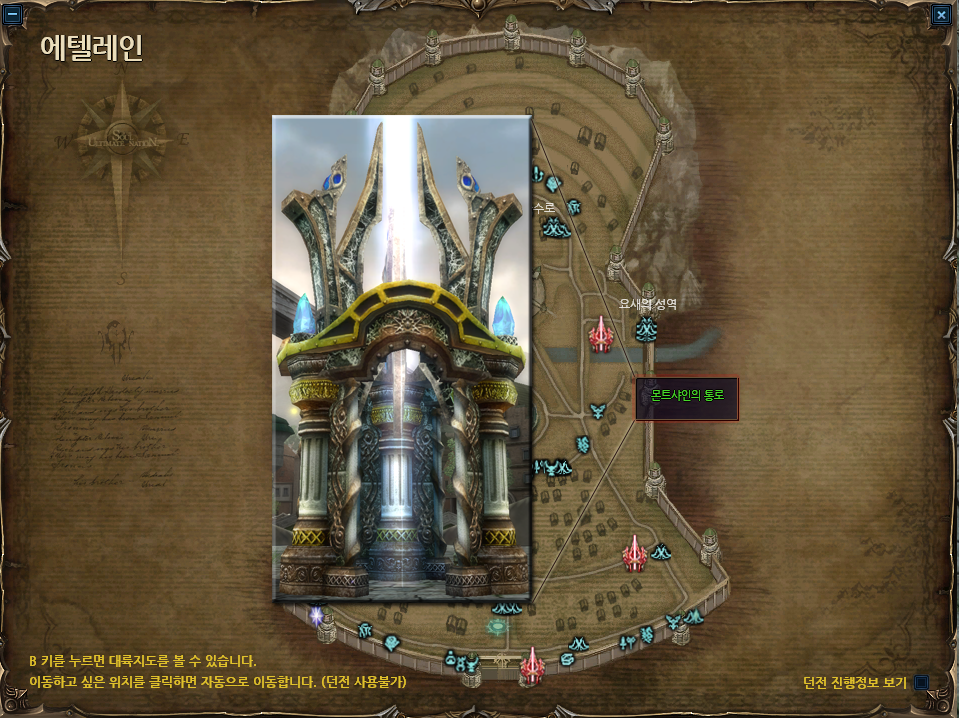Select the 요새의 성역 map marker

coord(647,327)
